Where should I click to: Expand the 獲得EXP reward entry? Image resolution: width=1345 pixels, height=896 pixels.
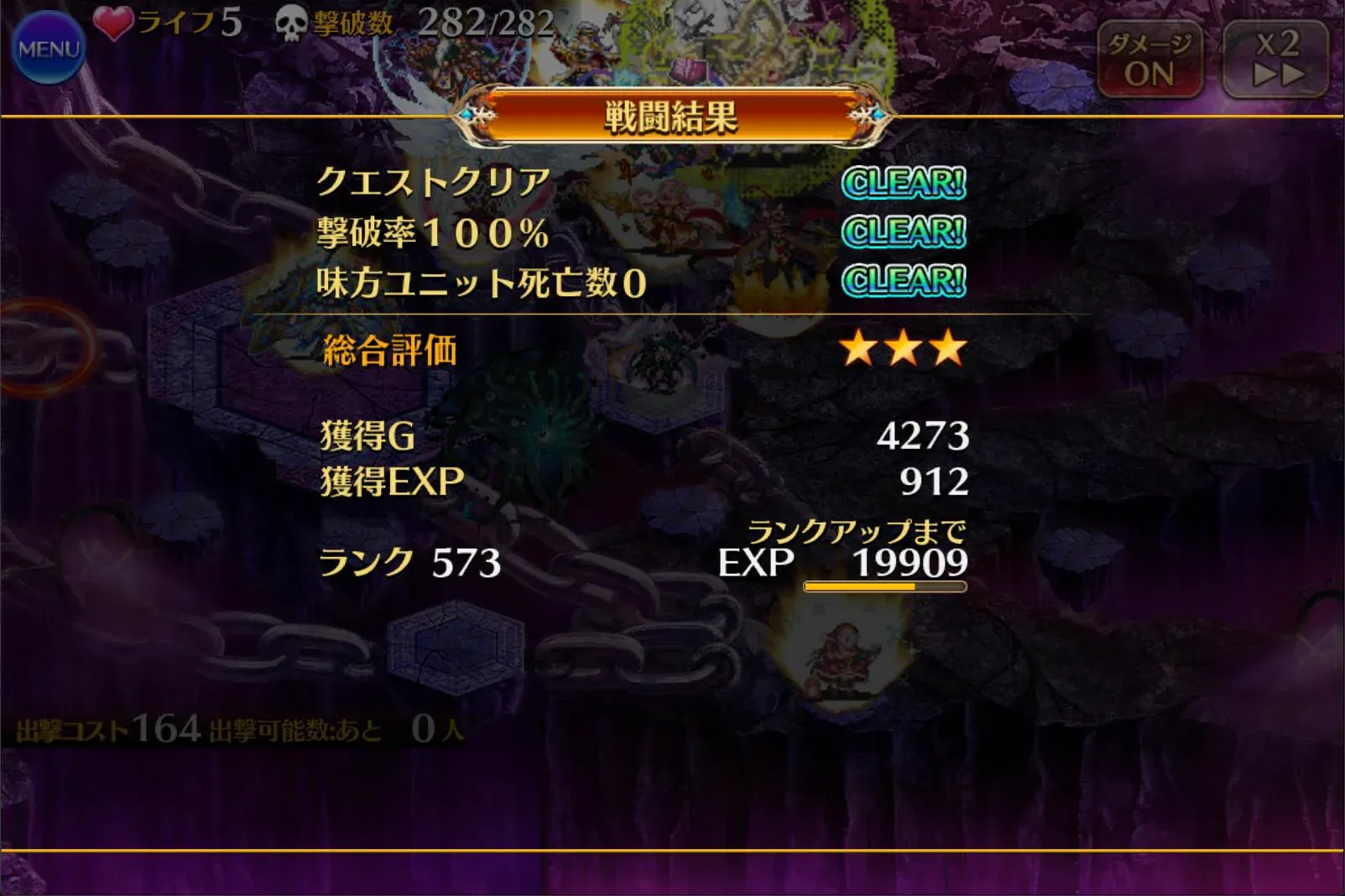click(x=382, y=481)
